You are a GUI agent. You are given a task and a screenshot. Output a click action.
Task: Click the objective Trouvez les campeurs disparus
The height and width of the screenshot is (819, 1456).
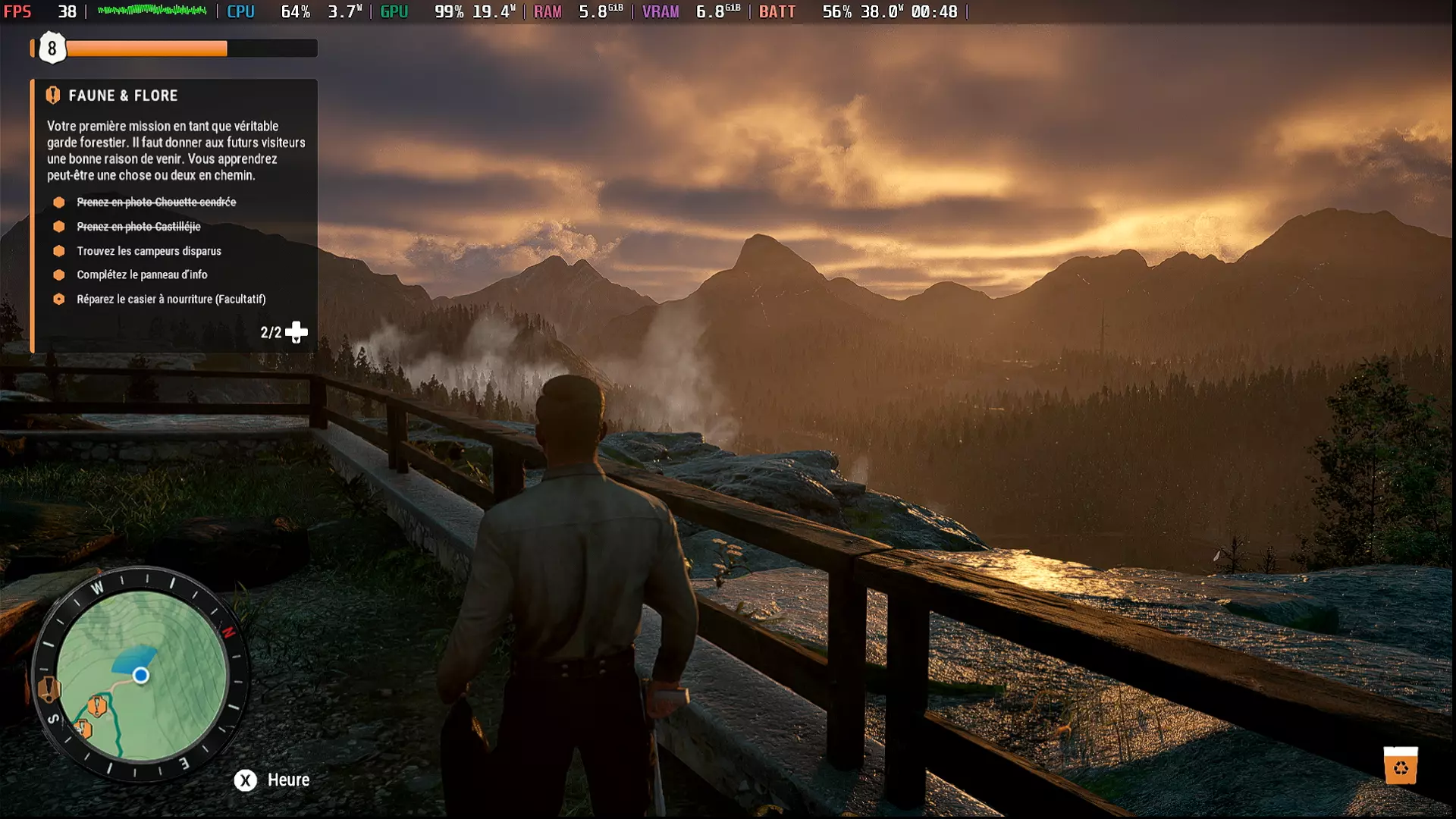tap(149, 251)
